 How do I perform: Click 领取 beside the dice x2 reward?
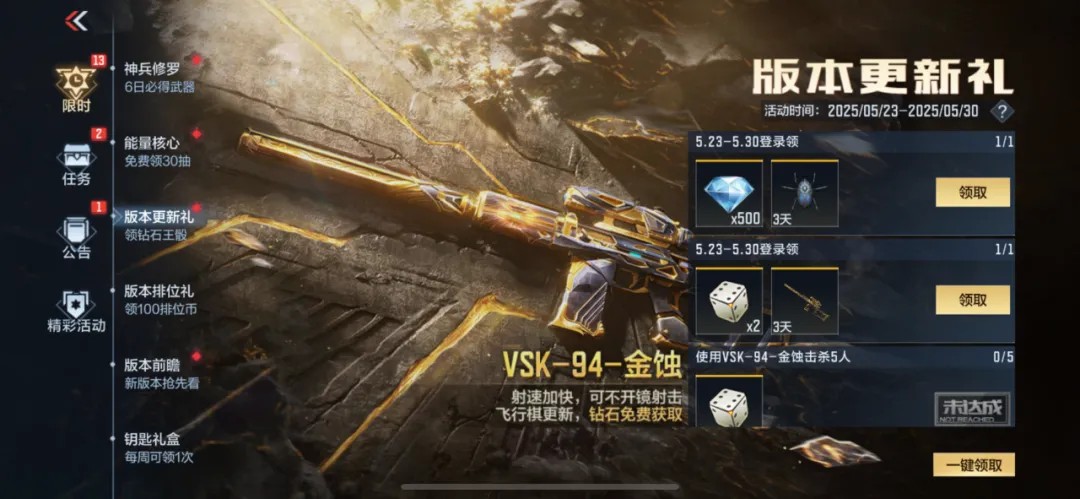click(x=972, y=299)
